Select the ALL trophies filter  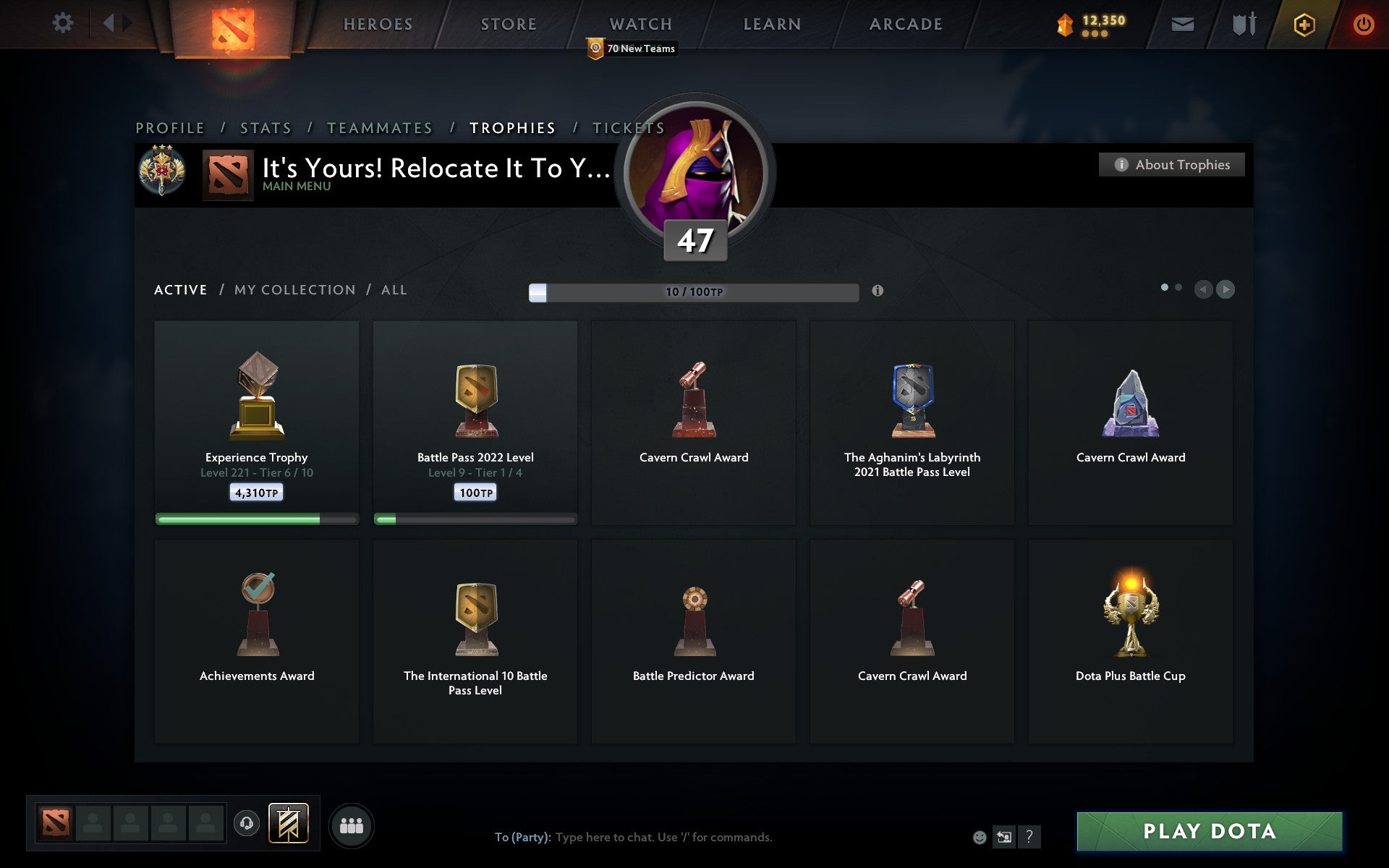click(394, 289)
